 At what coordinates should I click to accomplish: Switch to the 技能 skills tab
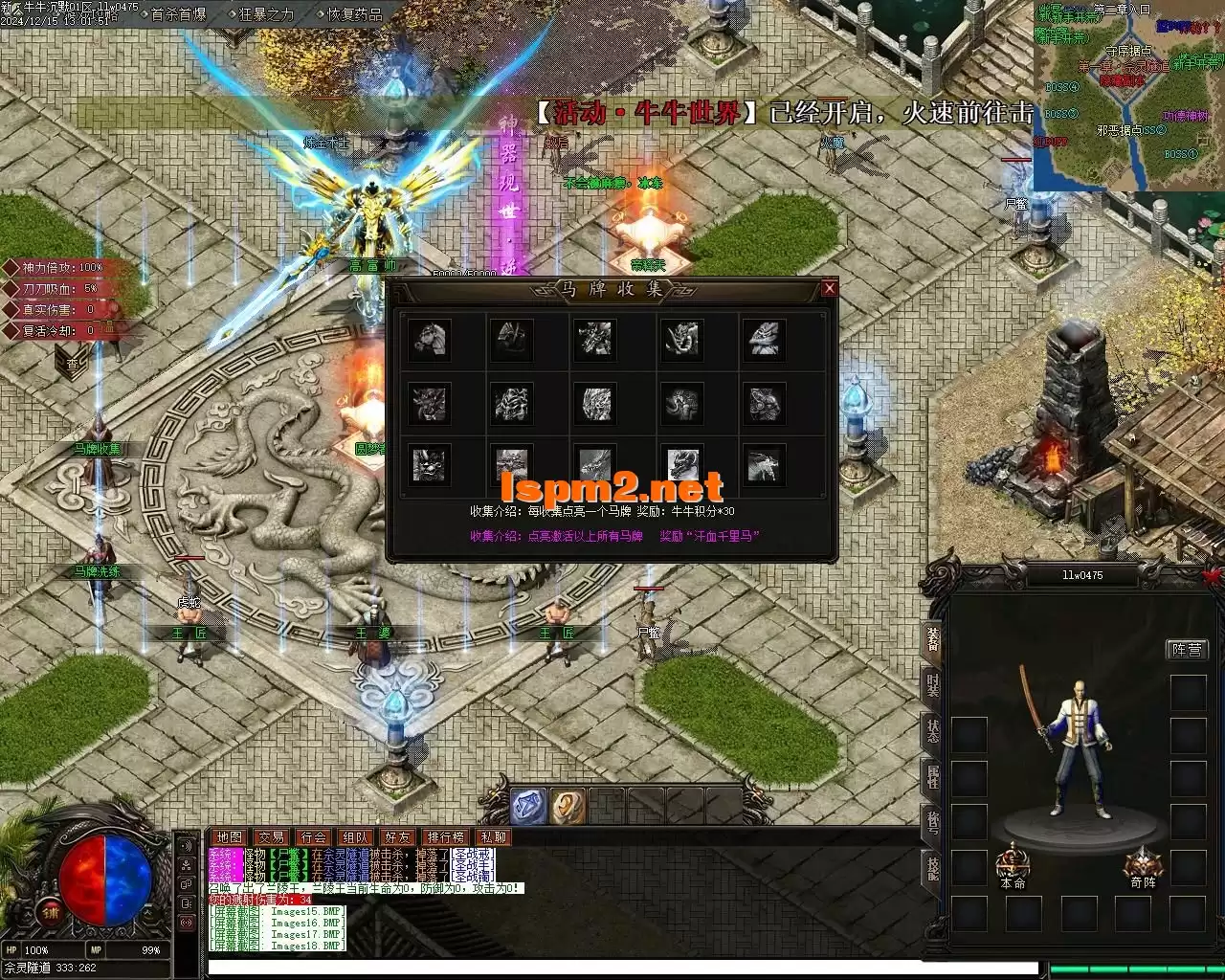[x=933, y=866]
